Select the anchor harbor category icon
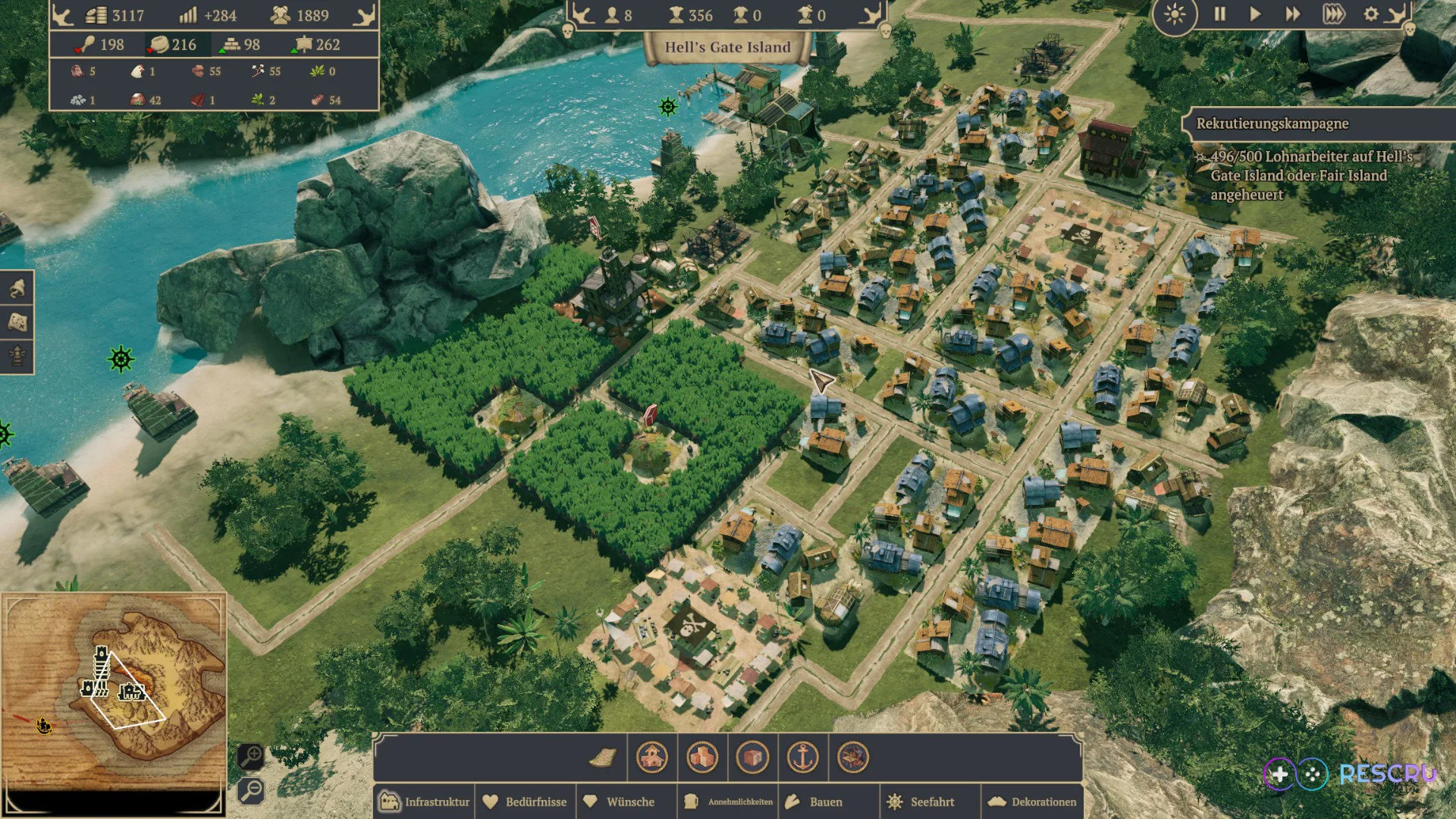This screenshot has height=819, width=1456. click(803, 758)
